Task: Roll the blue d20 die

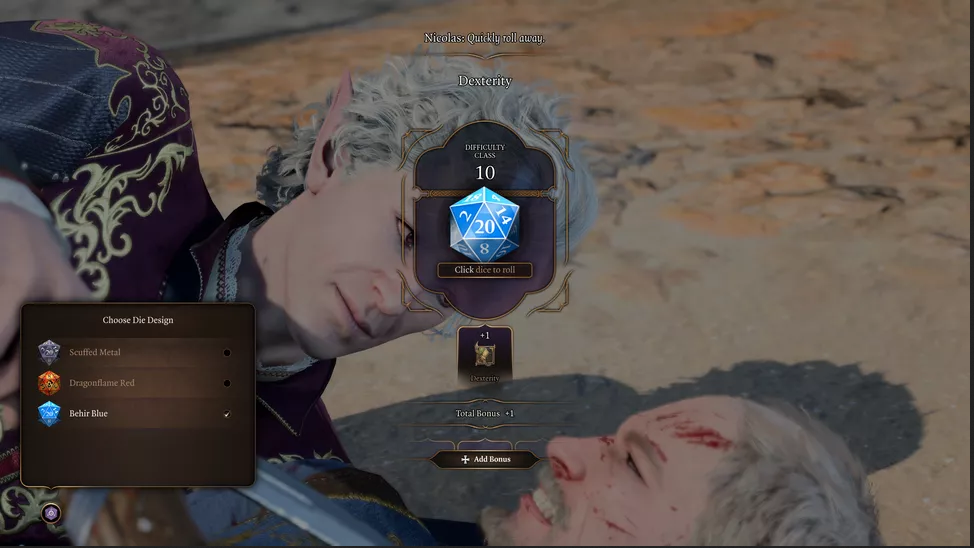Action: click(x=484, y=225)
